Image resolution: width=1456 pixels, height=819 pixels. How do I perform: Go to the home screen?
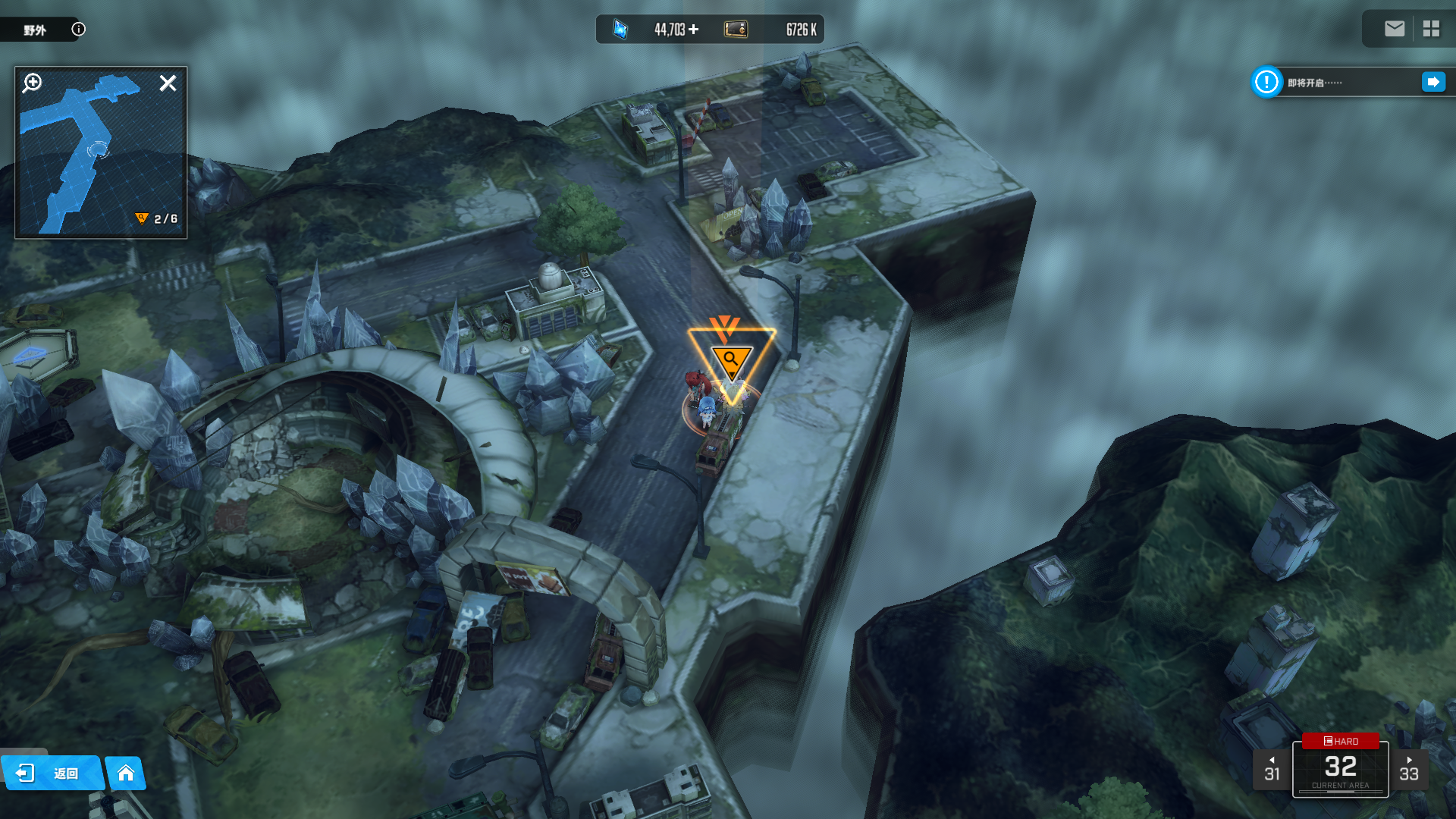point(126,773)
